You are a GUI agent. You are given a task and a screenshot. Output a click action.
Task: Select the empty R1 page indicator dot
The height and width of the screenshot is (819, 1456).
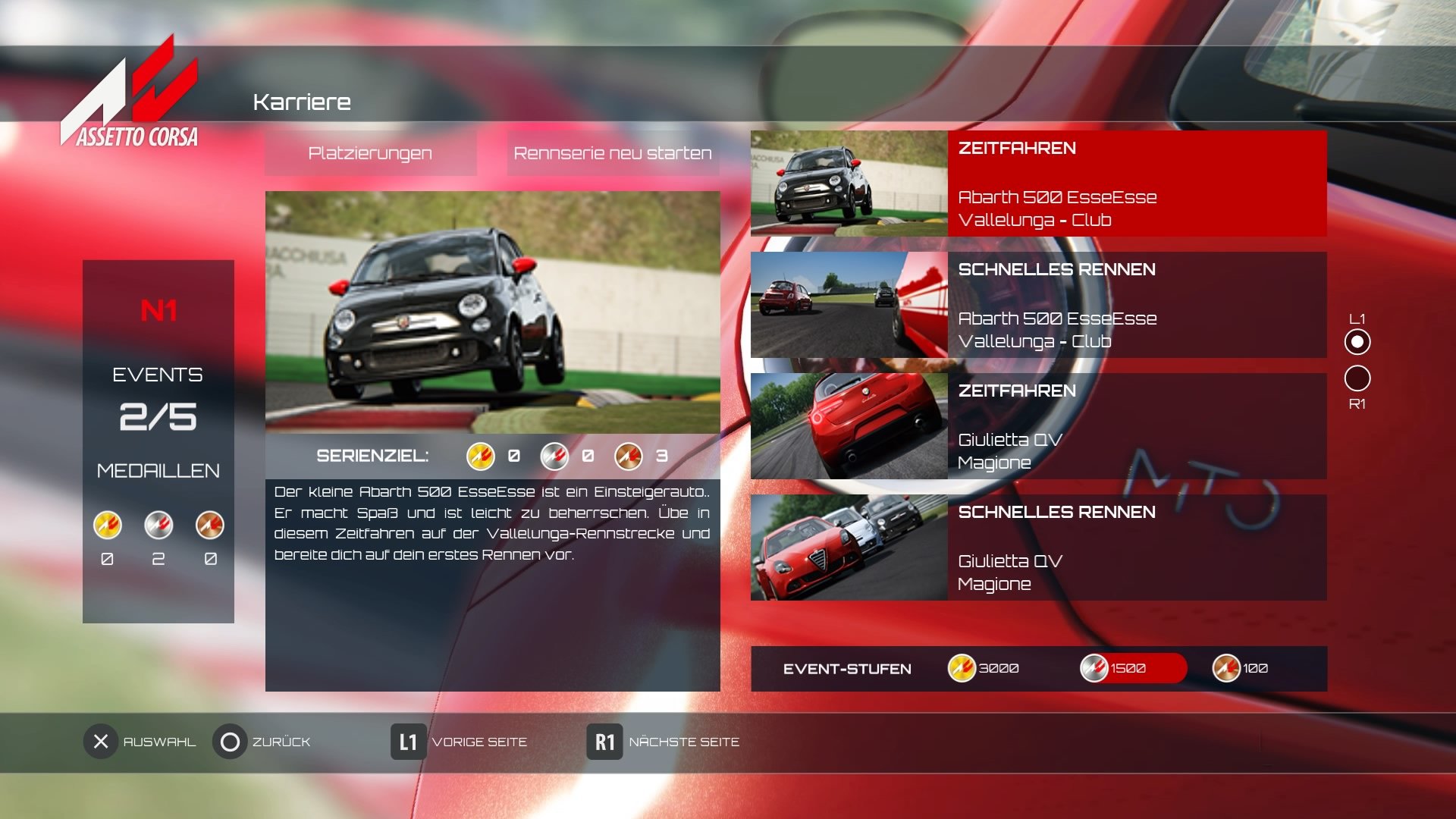coord(1359,379)
